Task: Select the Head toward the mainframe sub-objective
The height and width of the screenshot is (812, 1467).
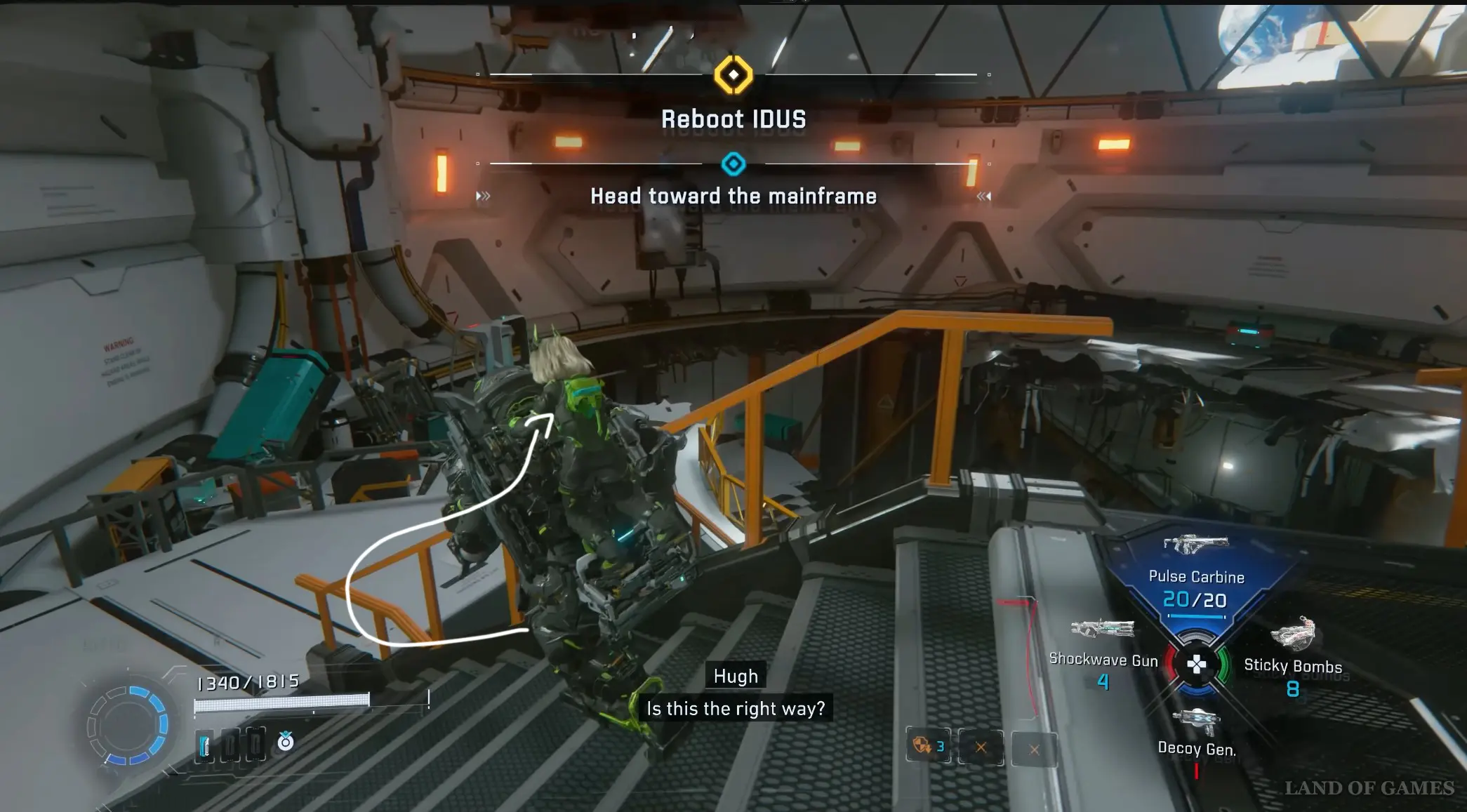Action: tap(733, 196)
